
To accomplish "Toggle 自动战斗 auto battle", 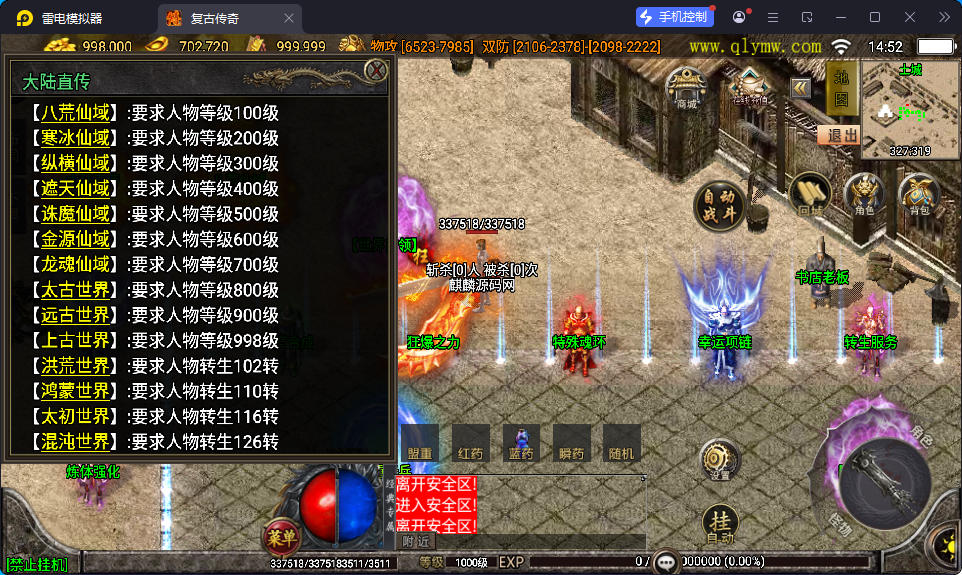I will click(x=721, y=205).
